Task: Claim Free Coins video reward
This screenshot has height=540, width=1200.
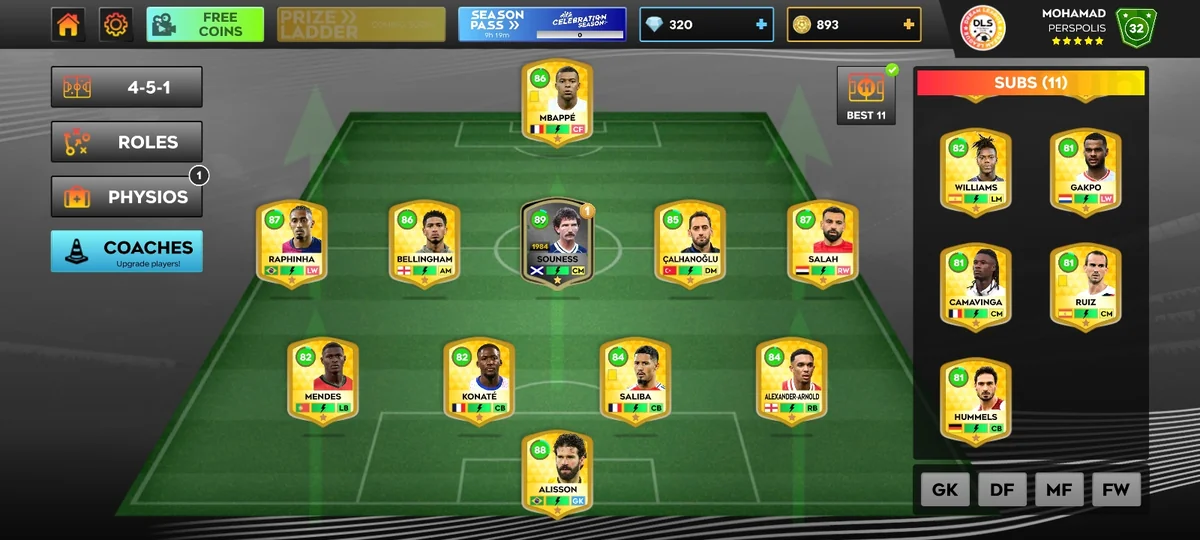Action: tap(205, 25)
